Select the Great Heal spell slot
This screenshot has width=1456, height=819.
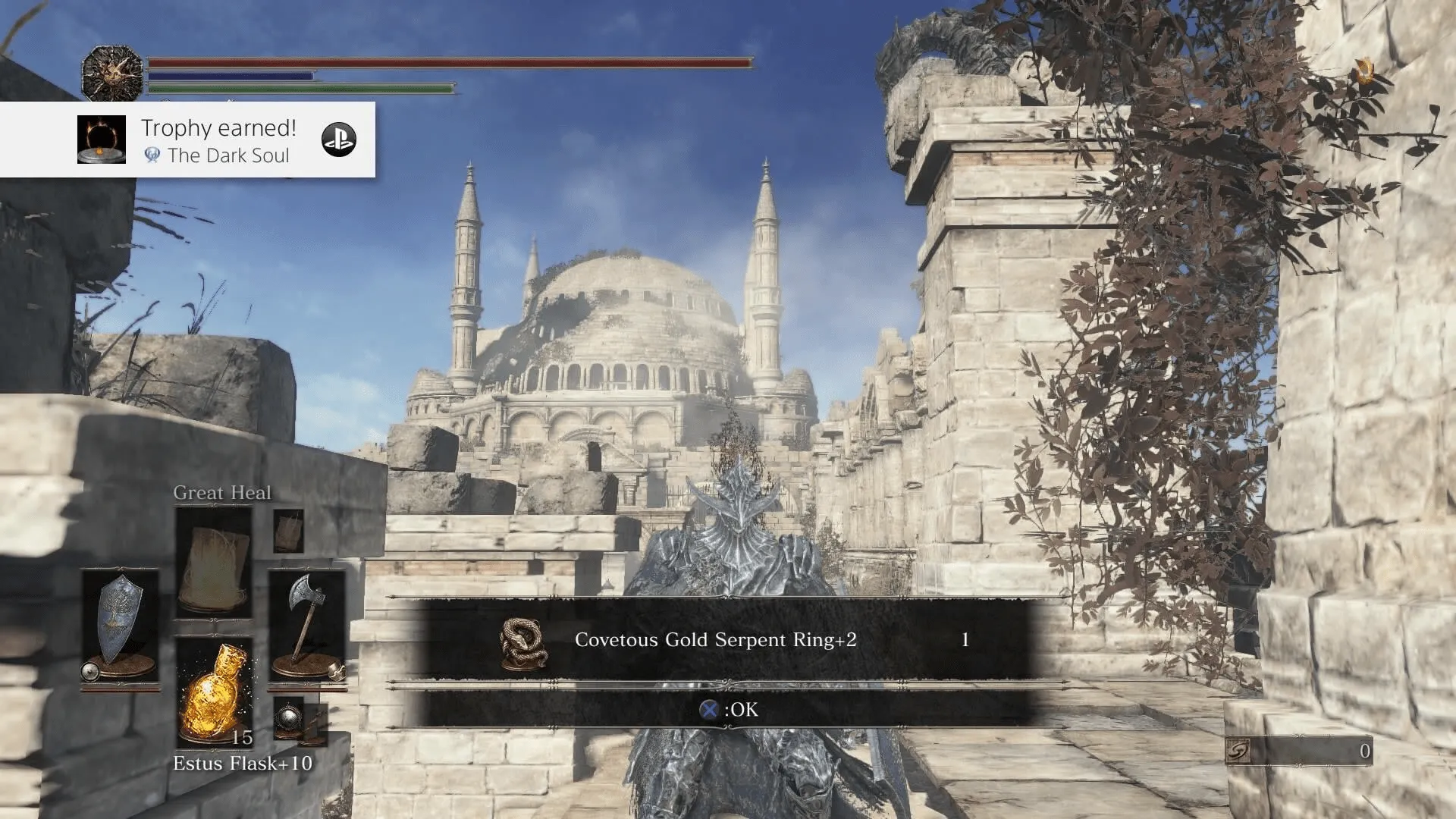coord(214,562)
